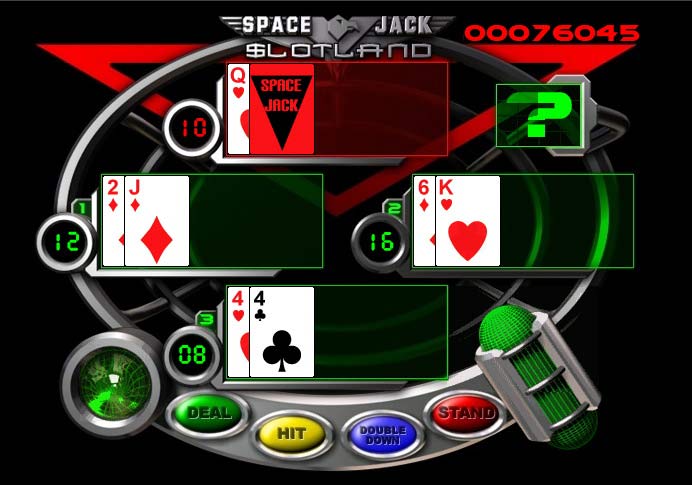Stand with the red STAND button

pos(464,412)
